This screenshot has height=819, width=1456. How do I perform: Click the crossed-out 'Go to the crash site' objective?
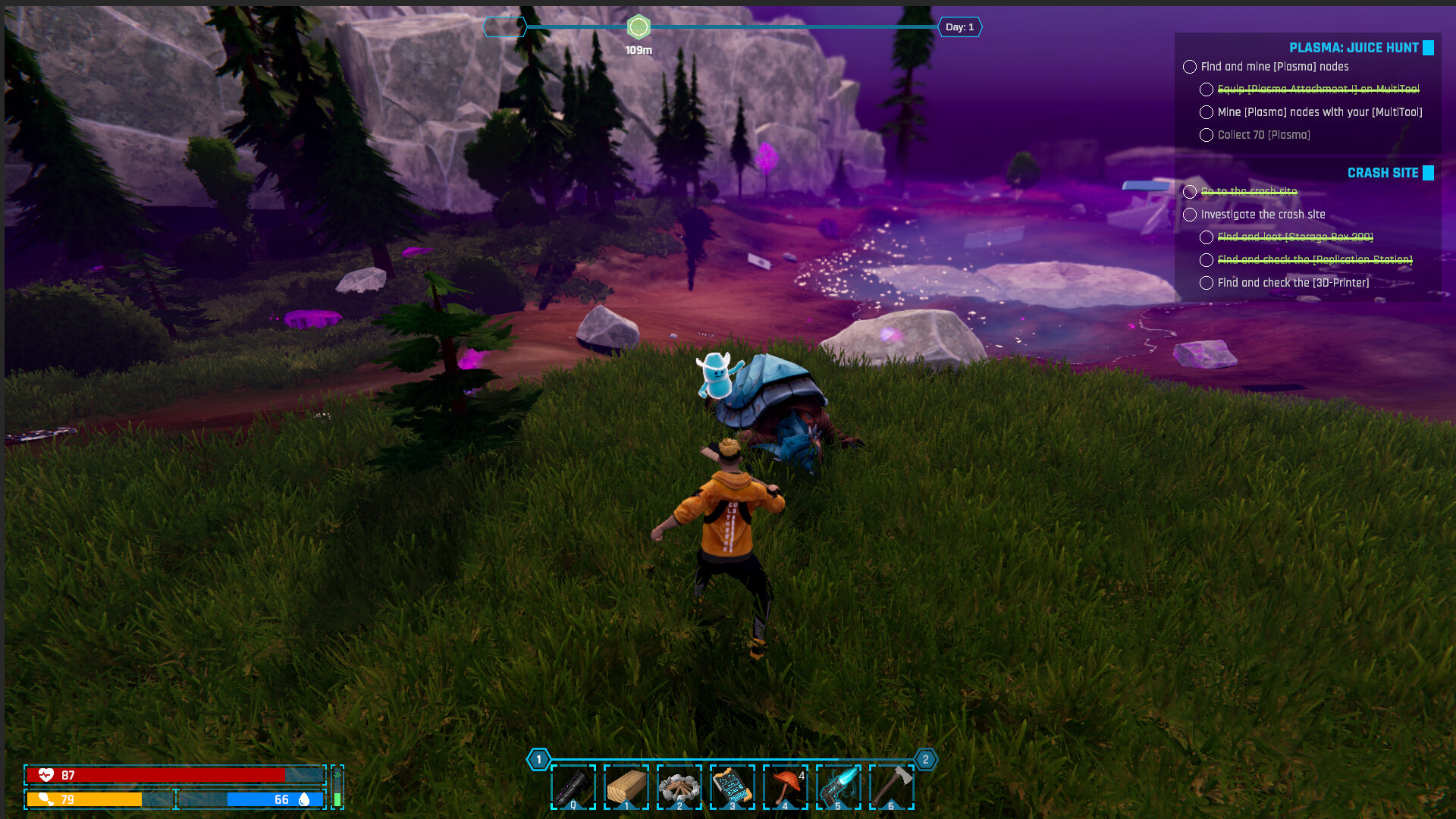1248,192
